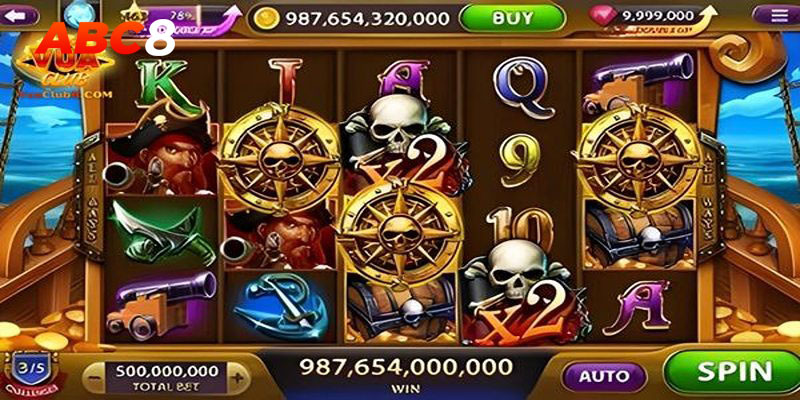
Task: Increase total bet with plus button
Action: point(237,377)
